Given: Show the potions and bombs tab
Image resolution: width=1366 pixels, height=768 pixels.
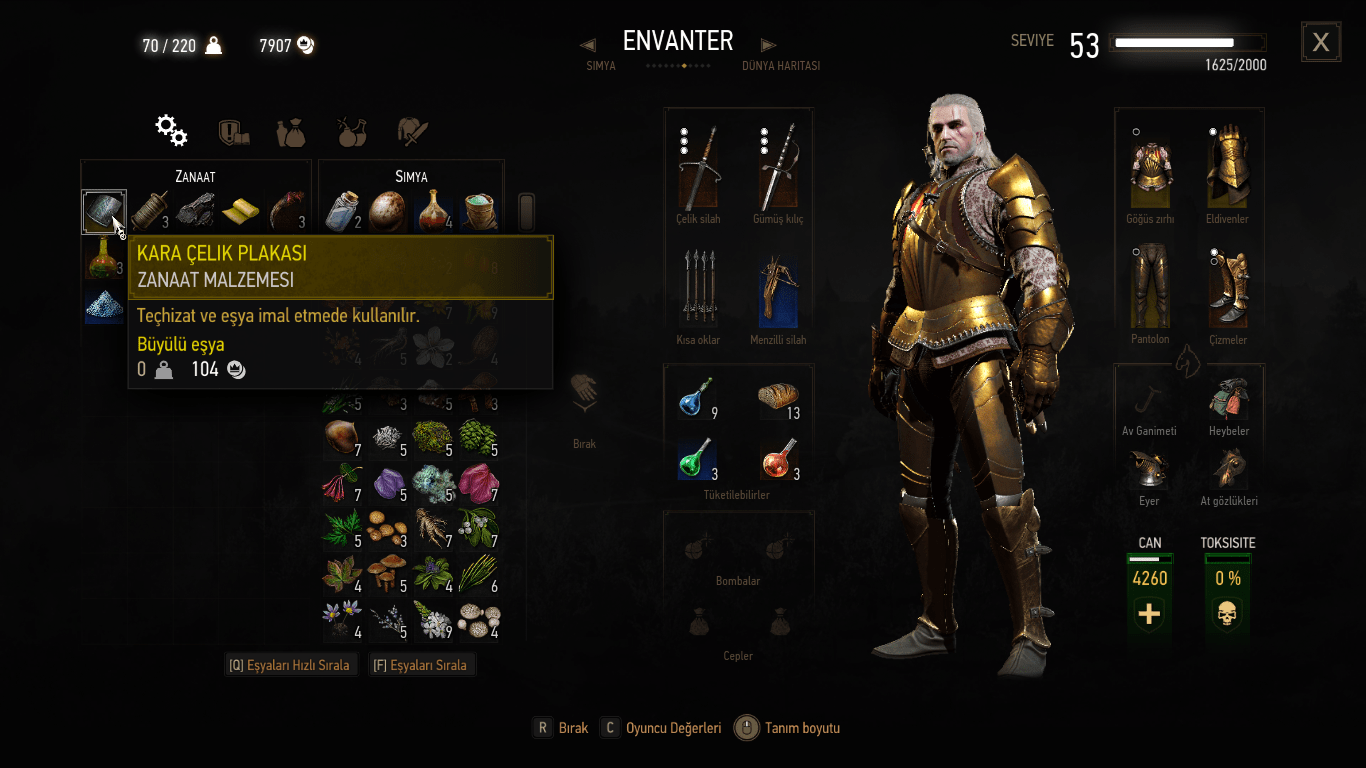Looking at the screenshot, I should click(351, 132).
